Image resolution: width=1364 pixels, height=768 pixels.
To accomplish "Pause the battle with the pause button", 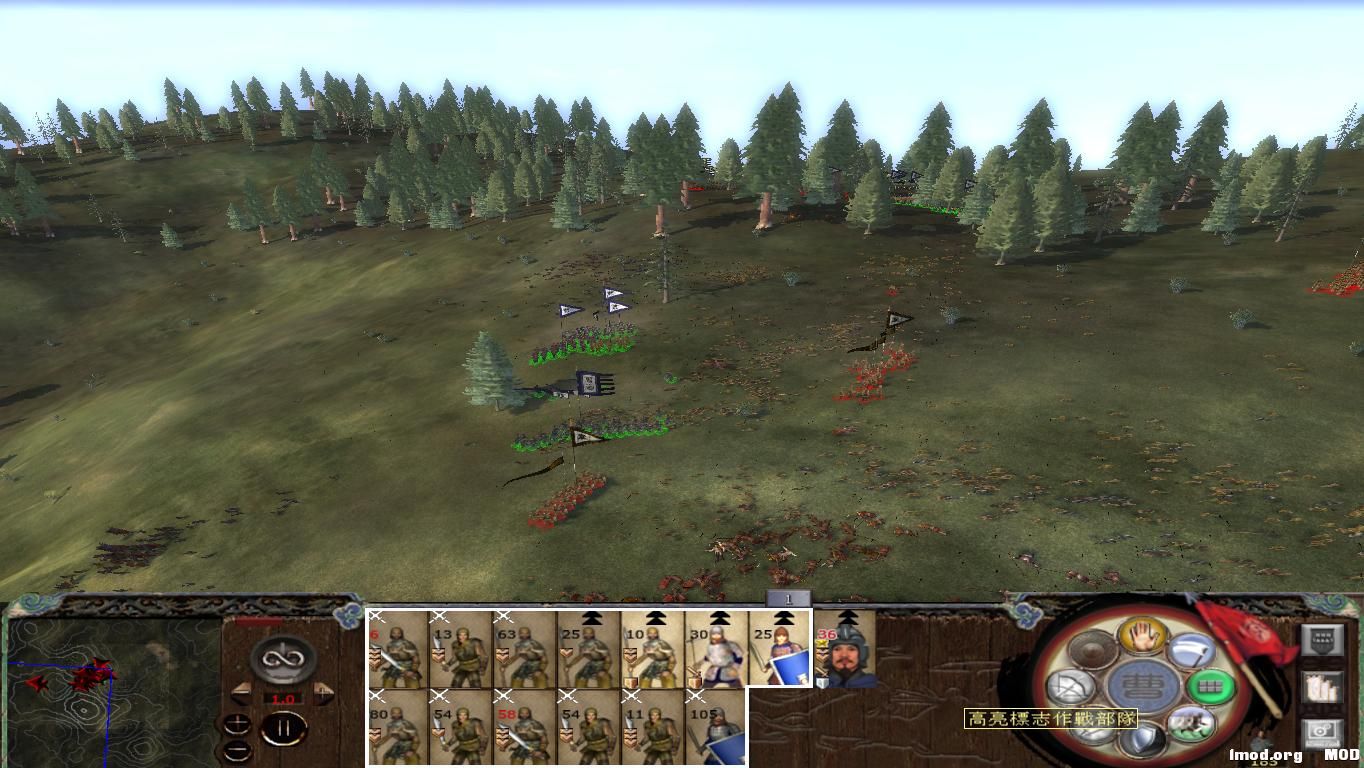I will point(285,728).
